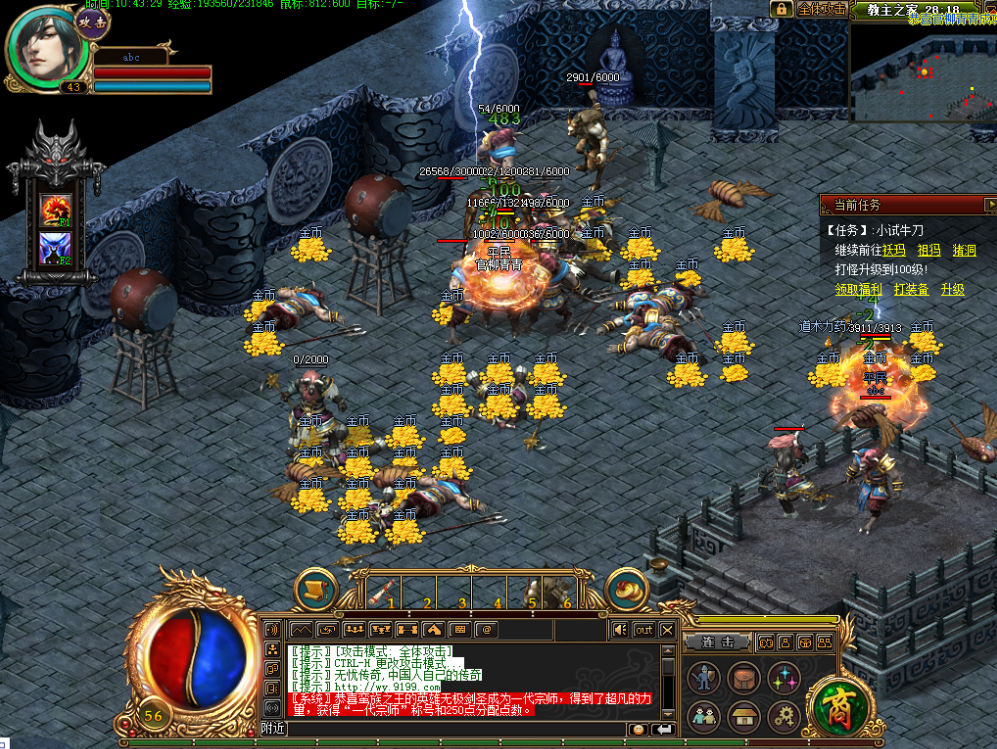Activate the F2 blue demon skill icon
This screenshot has height=749, width=997.
54,247
